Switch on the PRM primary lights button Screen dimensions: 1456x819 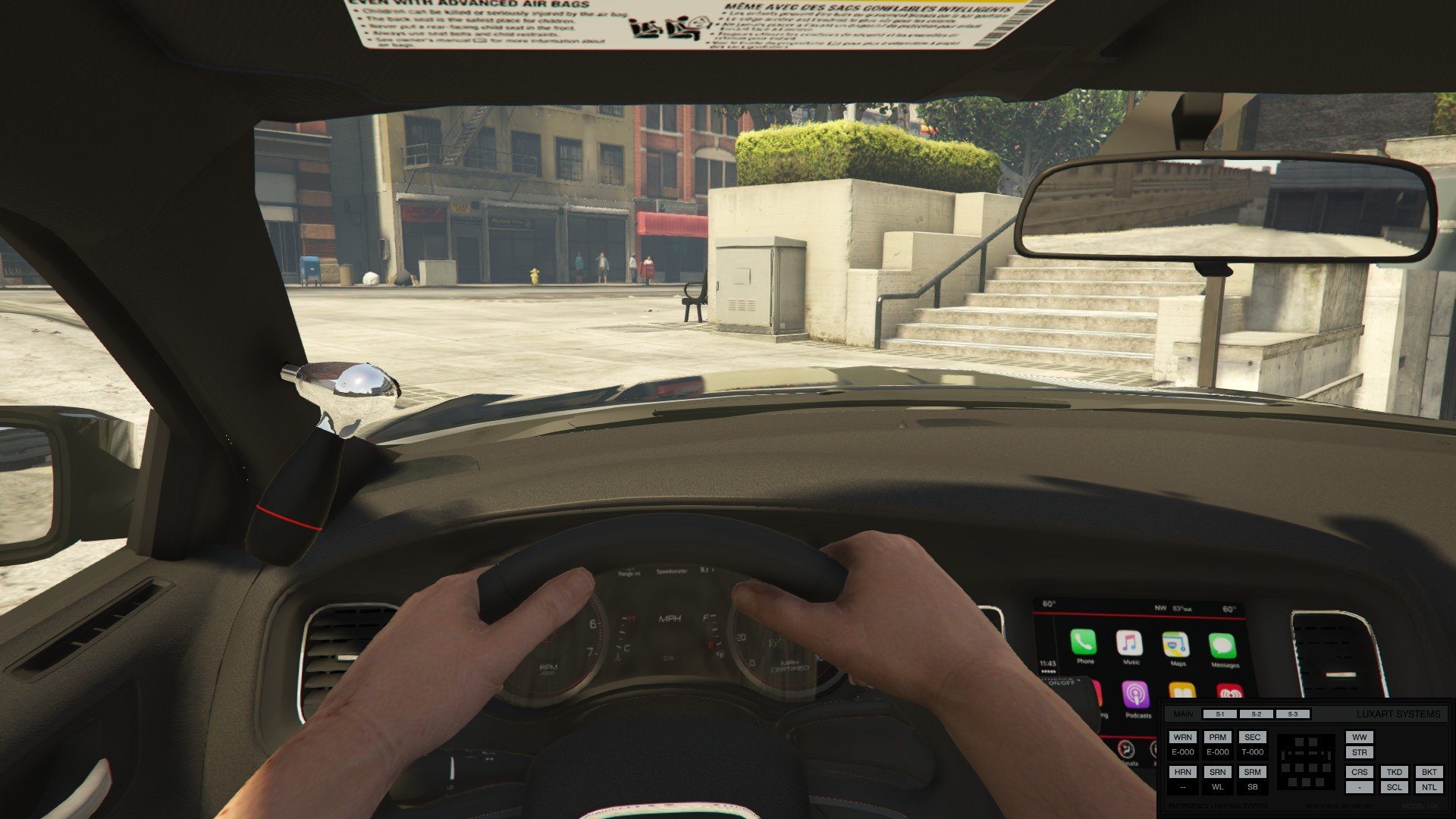click(1217, 737)
